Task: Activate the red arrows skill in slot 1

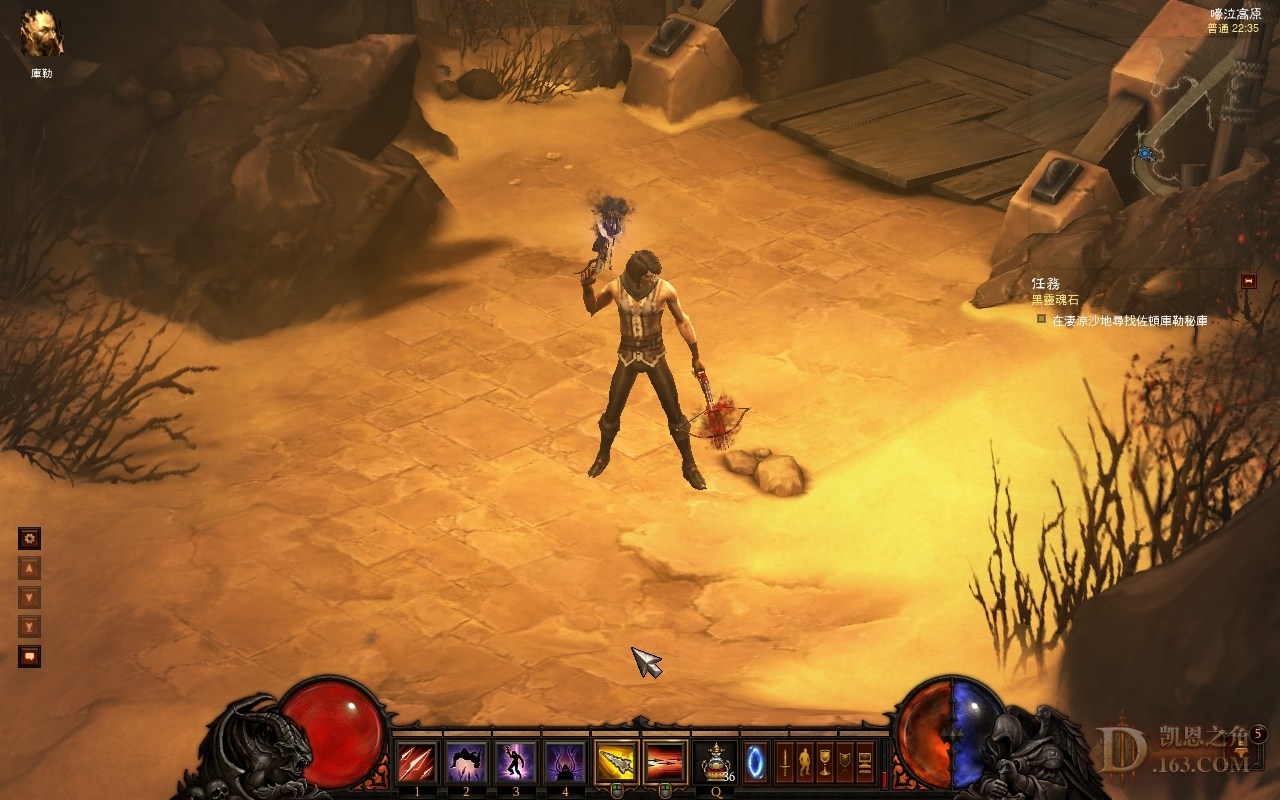Action: (417, 763)
